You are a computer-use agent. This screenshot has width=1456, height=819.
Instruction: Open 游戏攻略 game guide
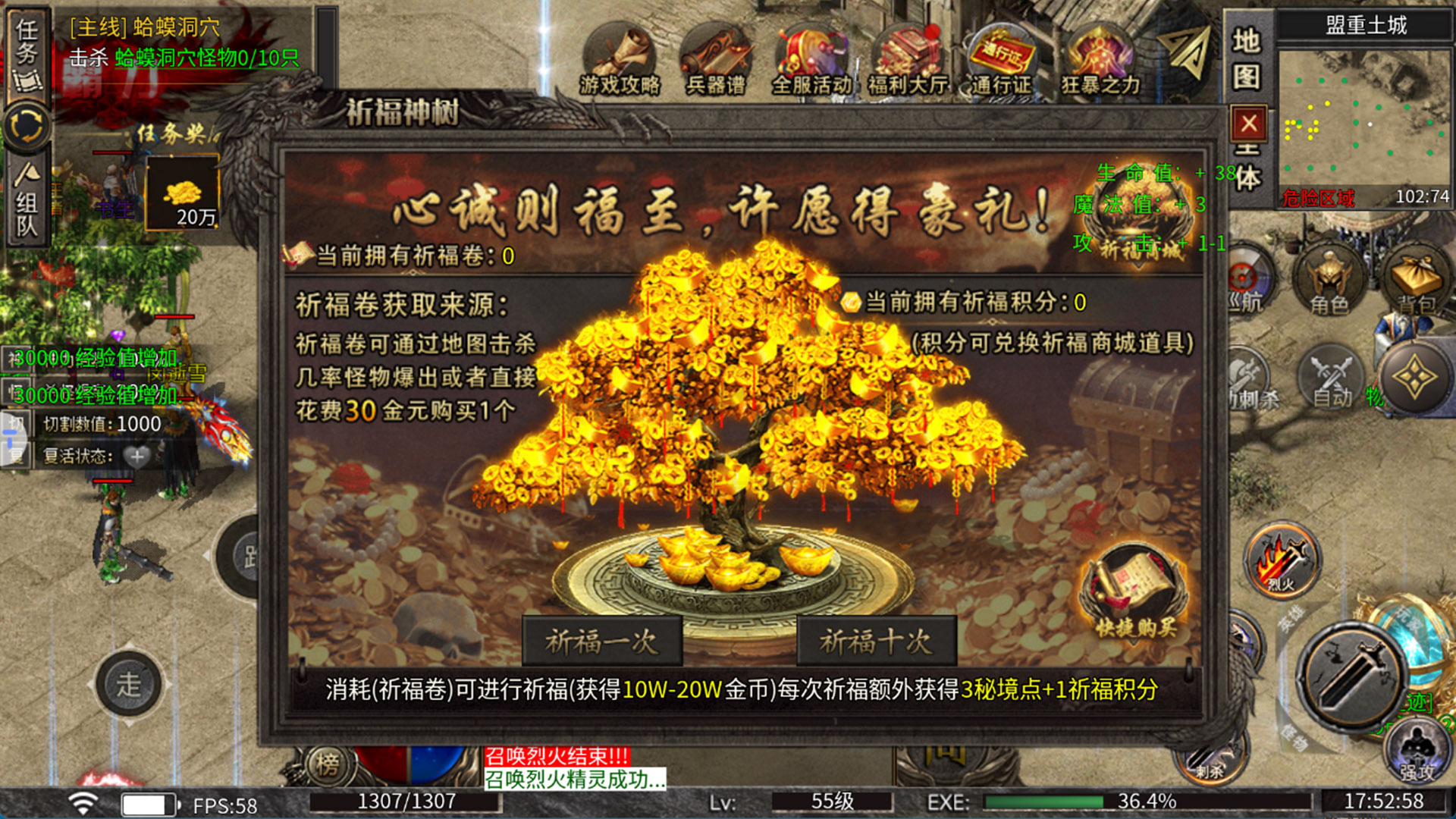[x=620, y=61]
